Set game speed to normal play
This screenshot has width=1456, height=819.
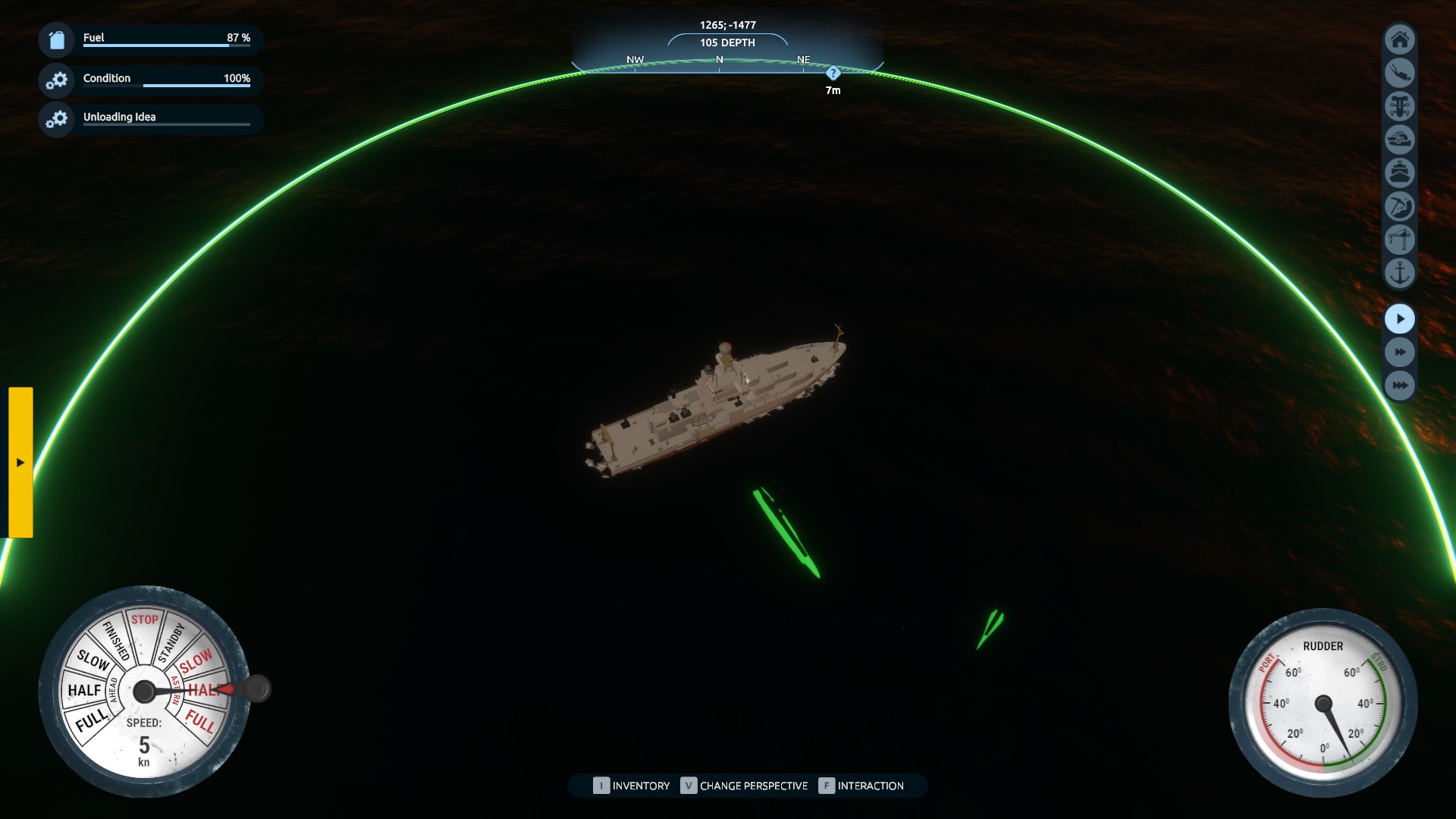pyautogui.click(x=1399, y=319)
